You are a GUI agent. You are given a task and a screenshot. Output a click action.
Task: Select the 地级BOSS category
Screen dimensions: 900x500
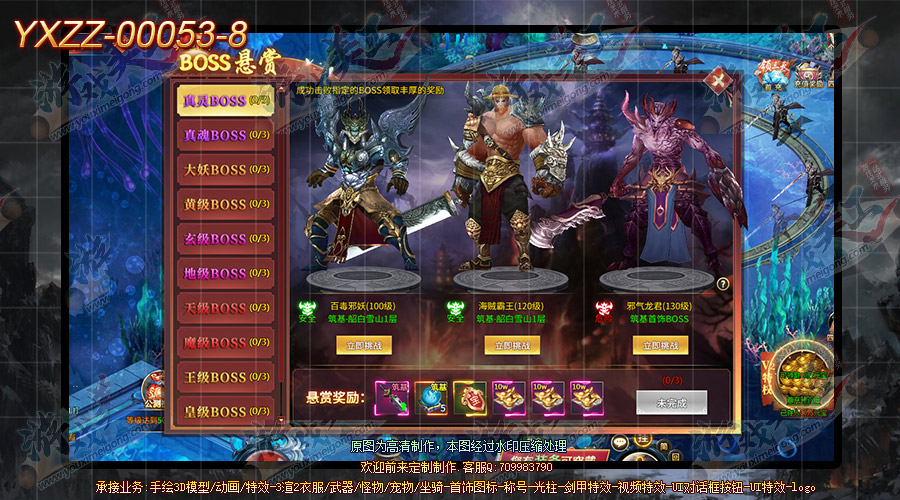[x=225, y=273]
